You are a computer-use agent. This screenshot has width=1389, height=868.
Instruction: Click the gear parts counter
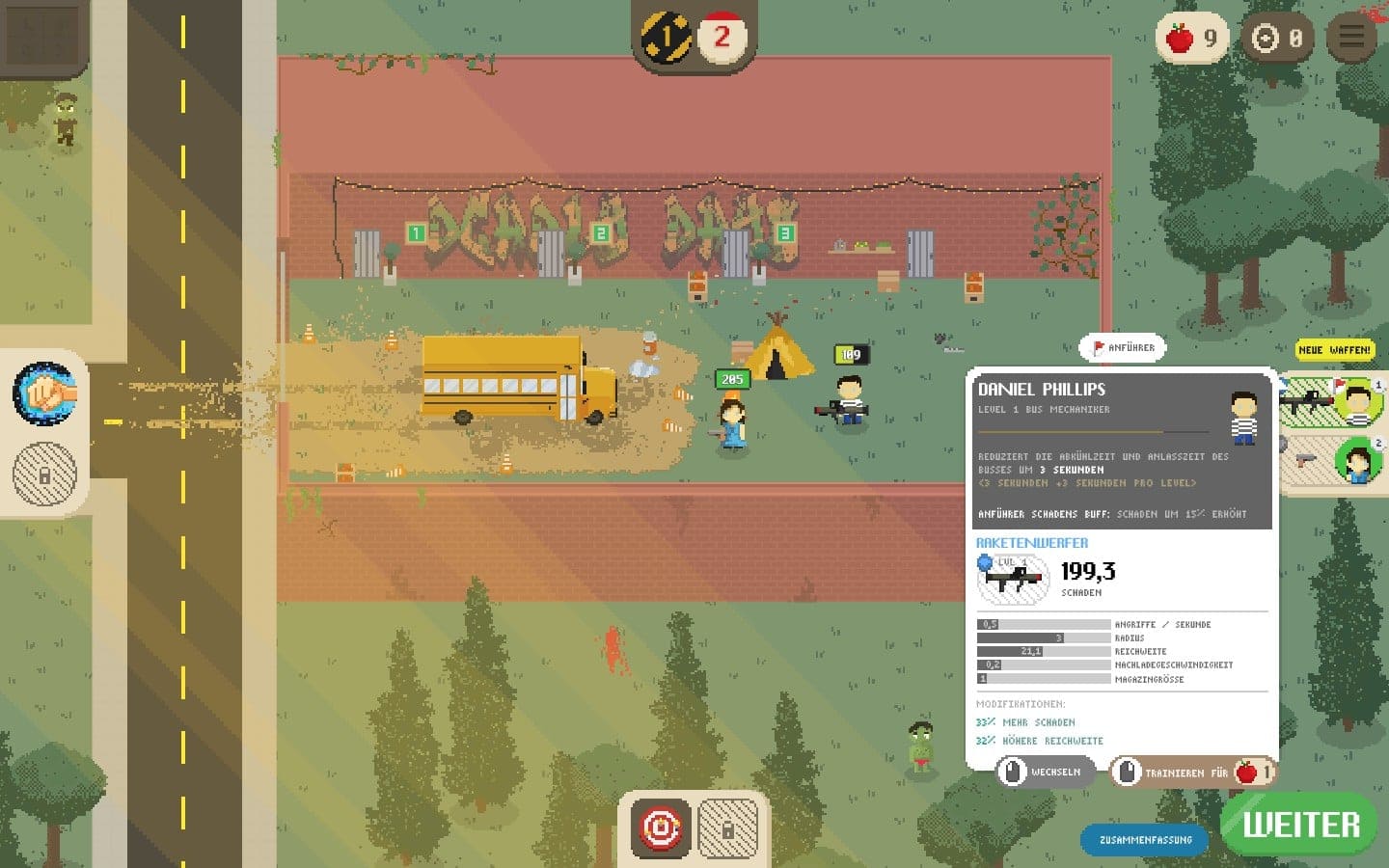click(x=1275, y=39)
